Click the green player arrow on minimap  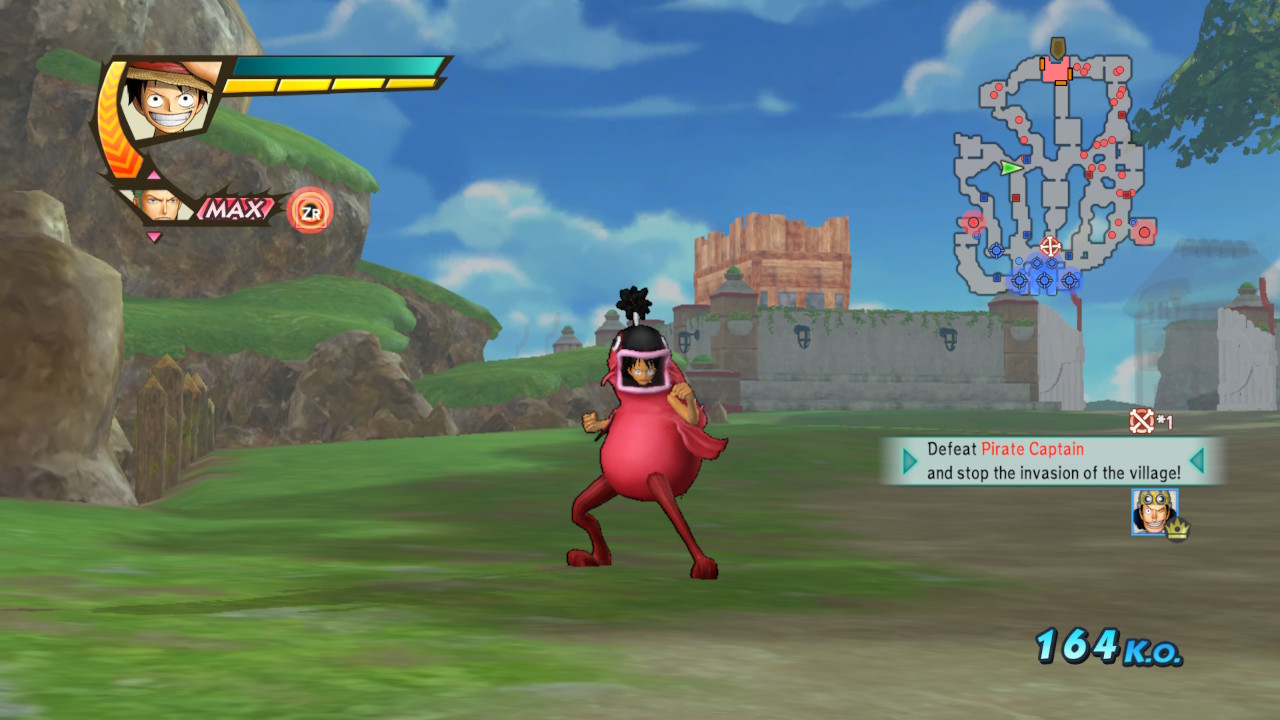[1011, 168]
